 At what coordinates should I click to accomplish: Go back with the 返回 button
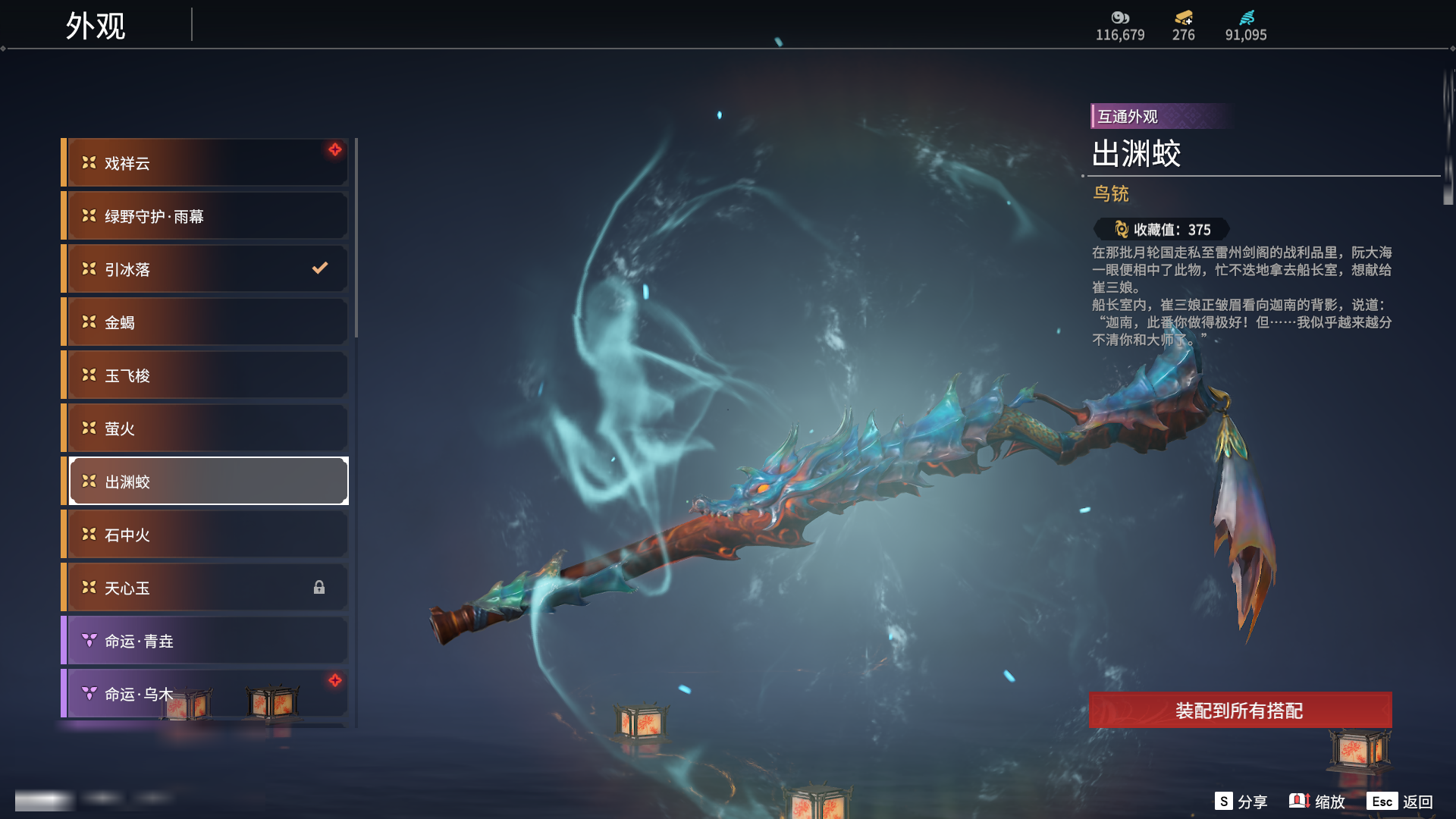1400,802
